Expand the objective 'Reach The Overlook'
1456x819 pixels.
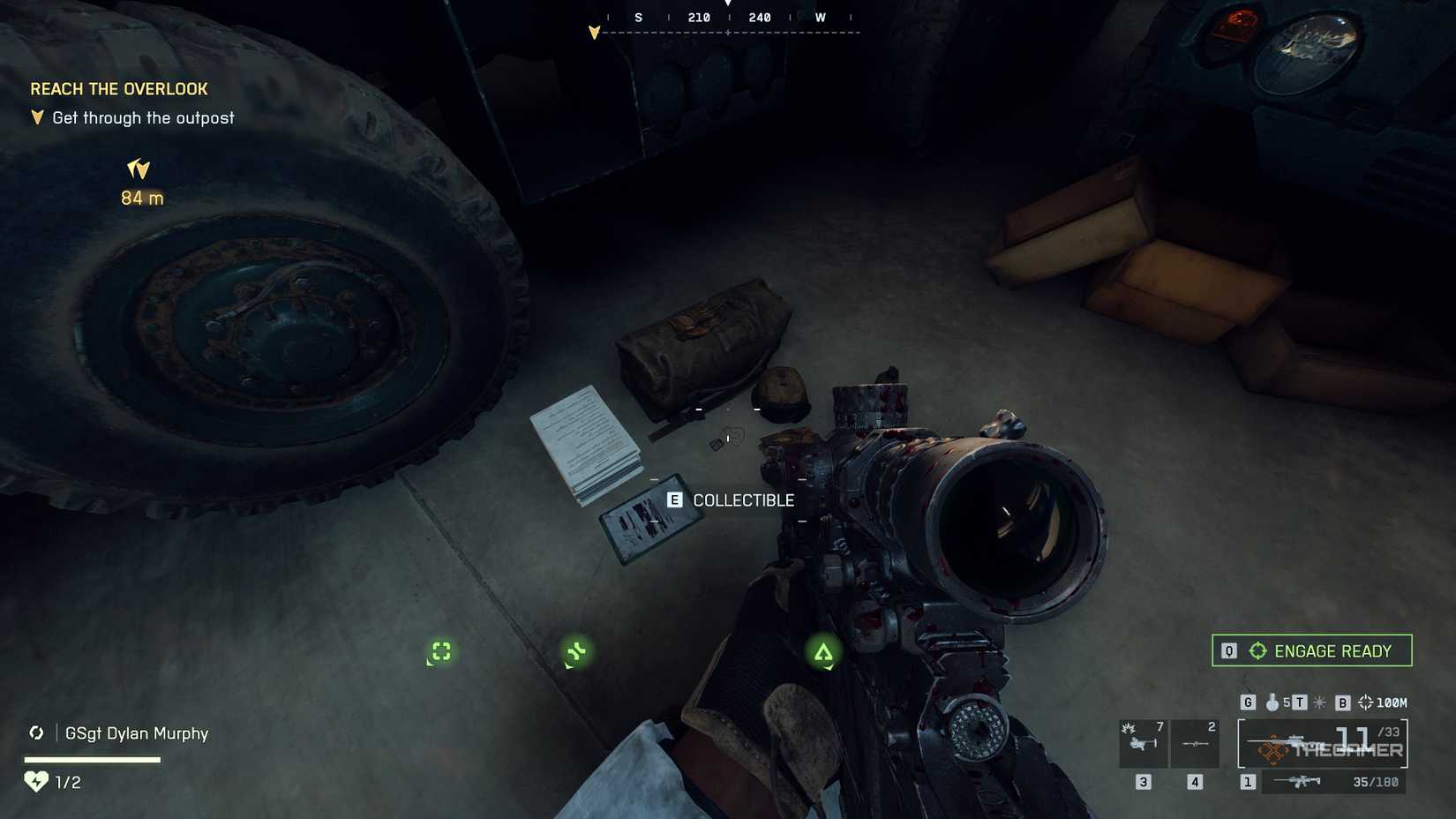[x=119, y=88]
